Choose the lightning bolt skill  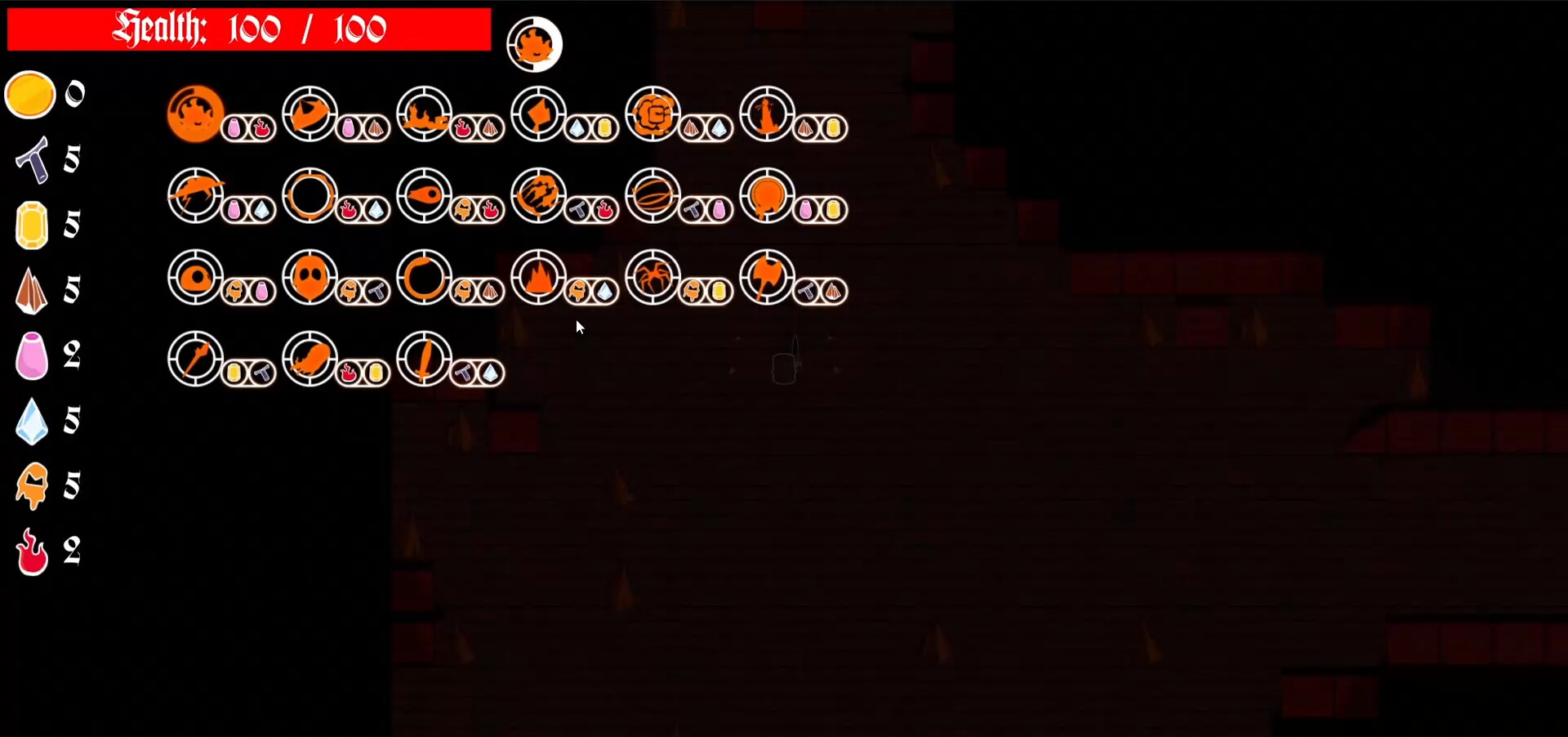(x=194, y=196)
